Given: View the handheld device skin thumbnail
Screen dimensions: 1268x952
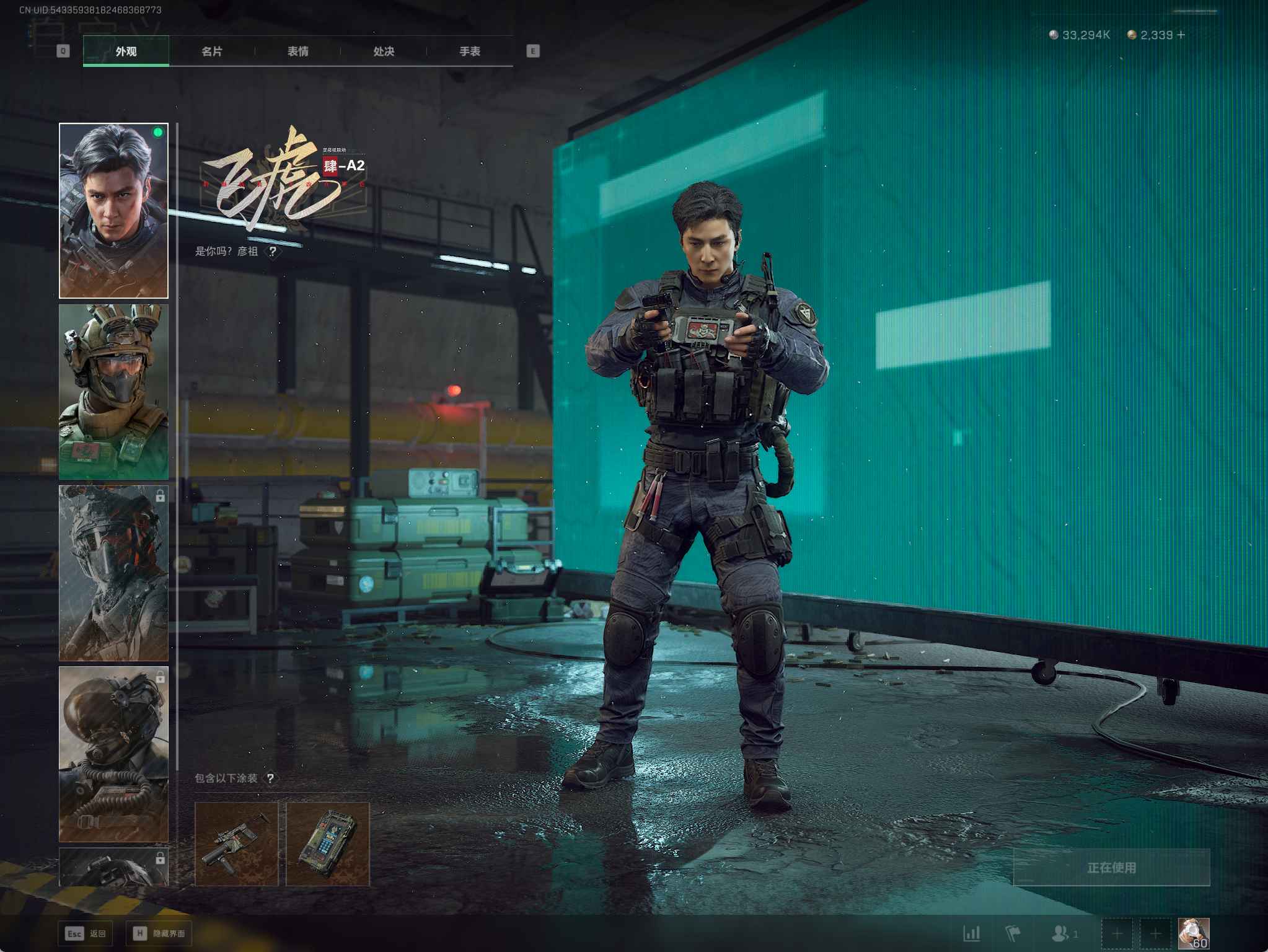Looking at the screenshot, I should click(x=328, y=844).
